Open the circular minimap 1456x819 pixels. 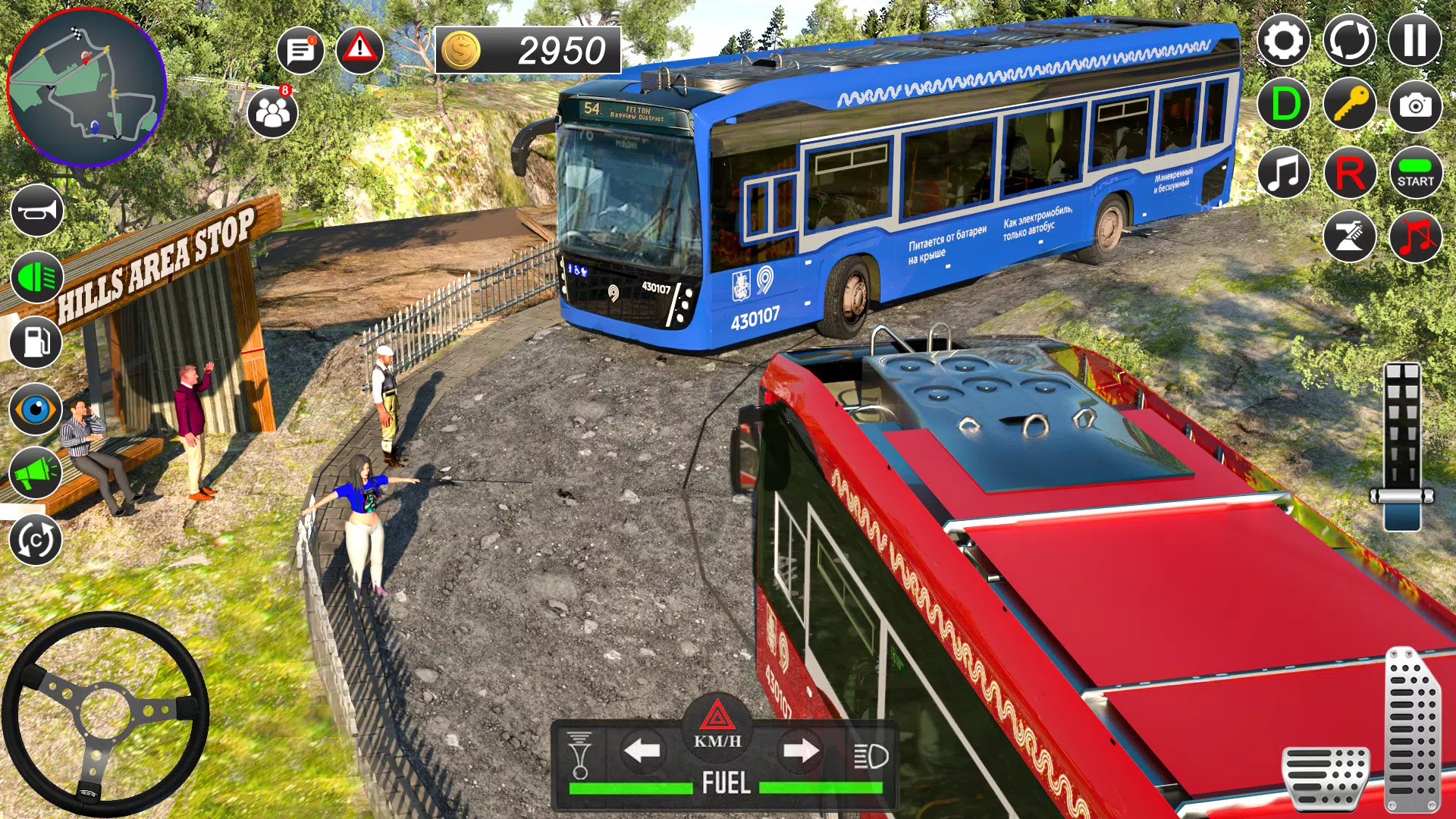coord(86,86)
